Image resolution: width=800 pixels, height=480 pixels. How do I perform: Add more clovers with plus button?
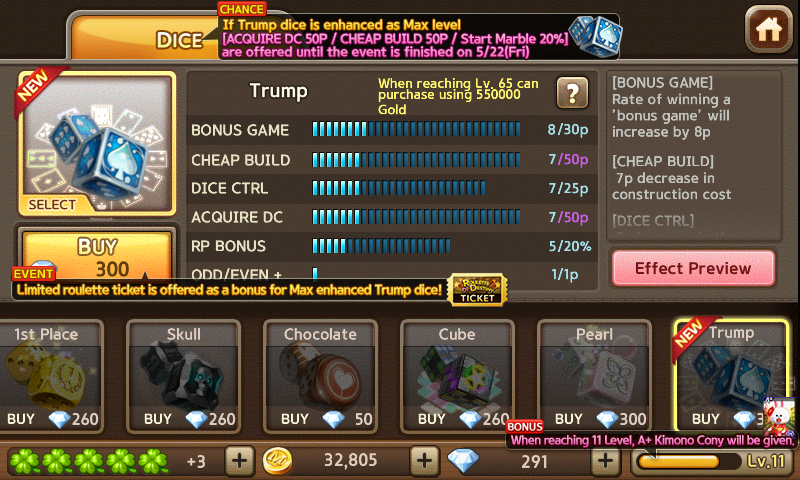pos(239,461)
